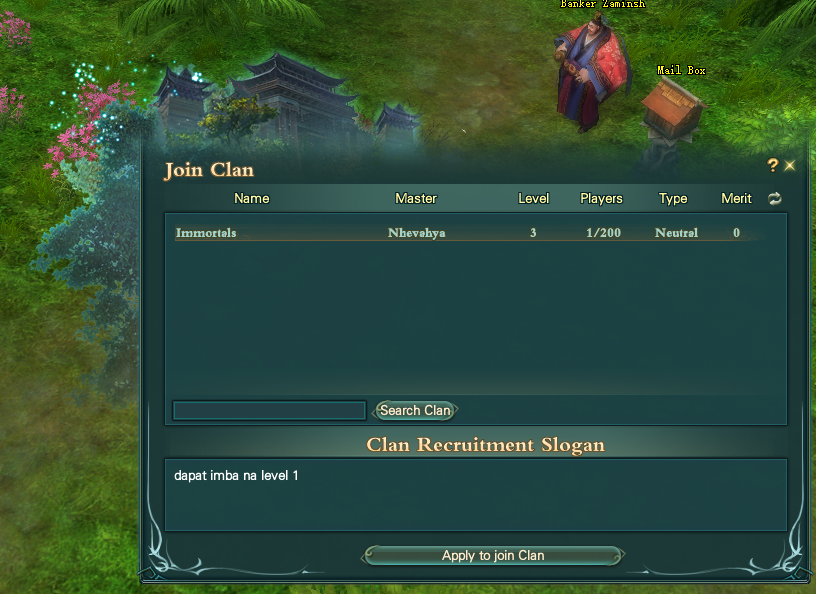Focus the clan search text field

pos(269,410)
